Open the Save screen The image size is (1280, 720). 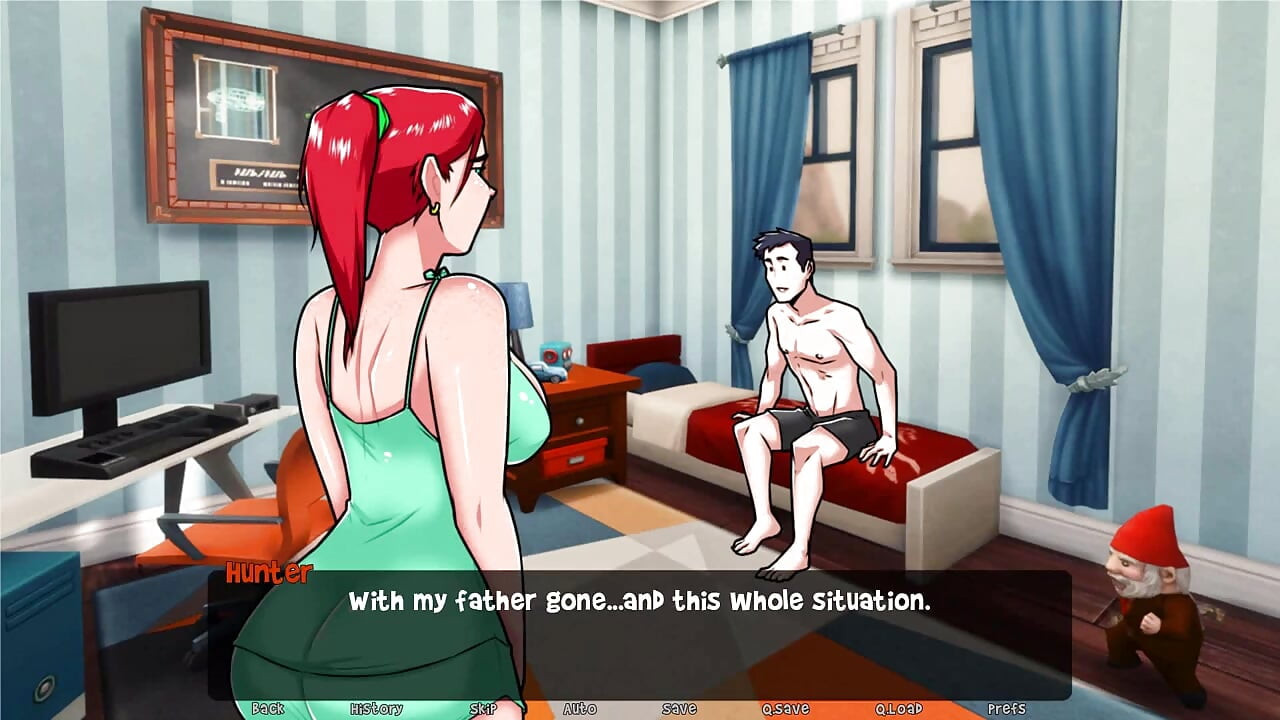click(x=679, y=708)
